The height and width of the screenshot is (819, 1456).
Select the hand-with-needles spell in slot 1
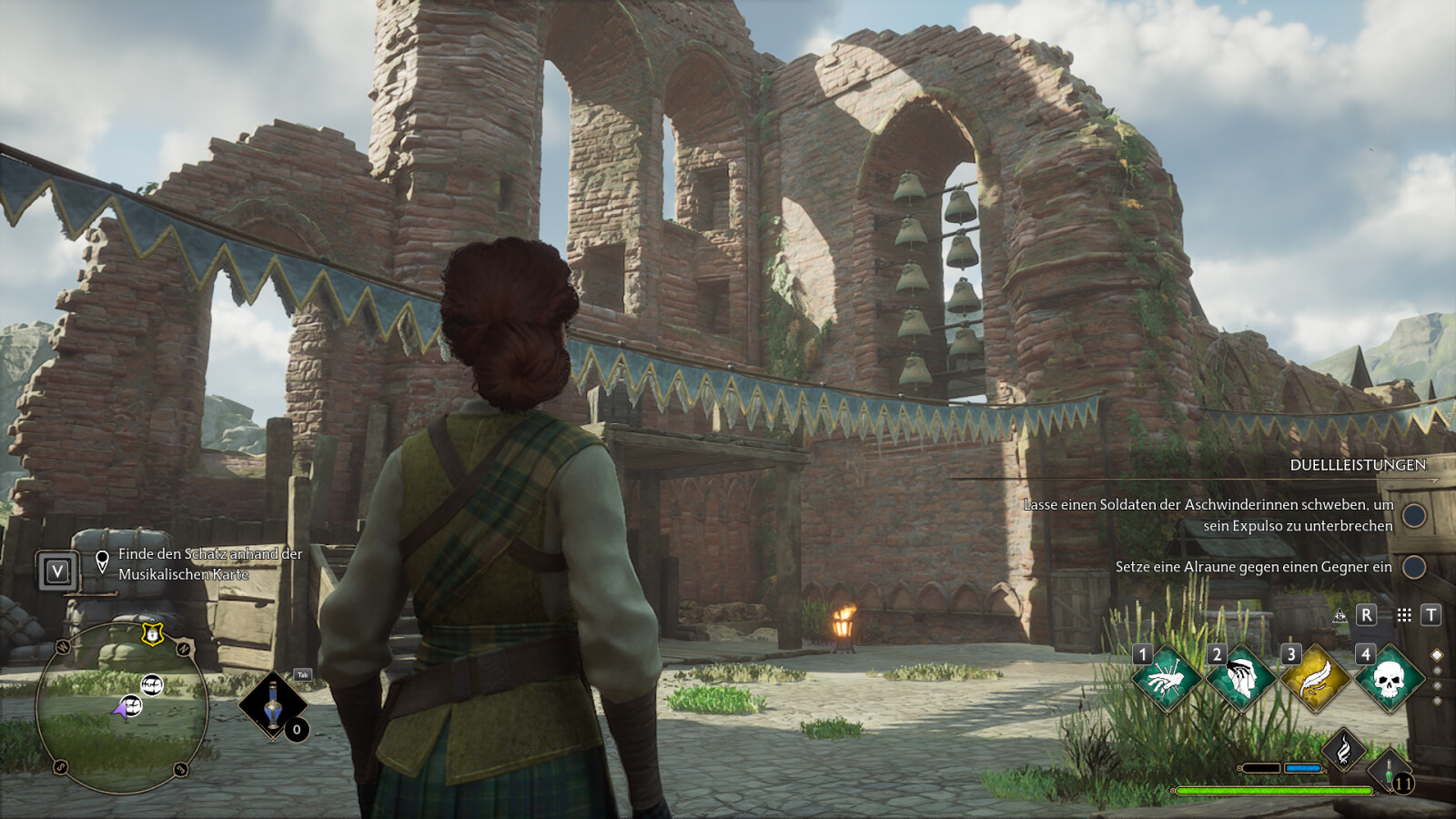1167,679
